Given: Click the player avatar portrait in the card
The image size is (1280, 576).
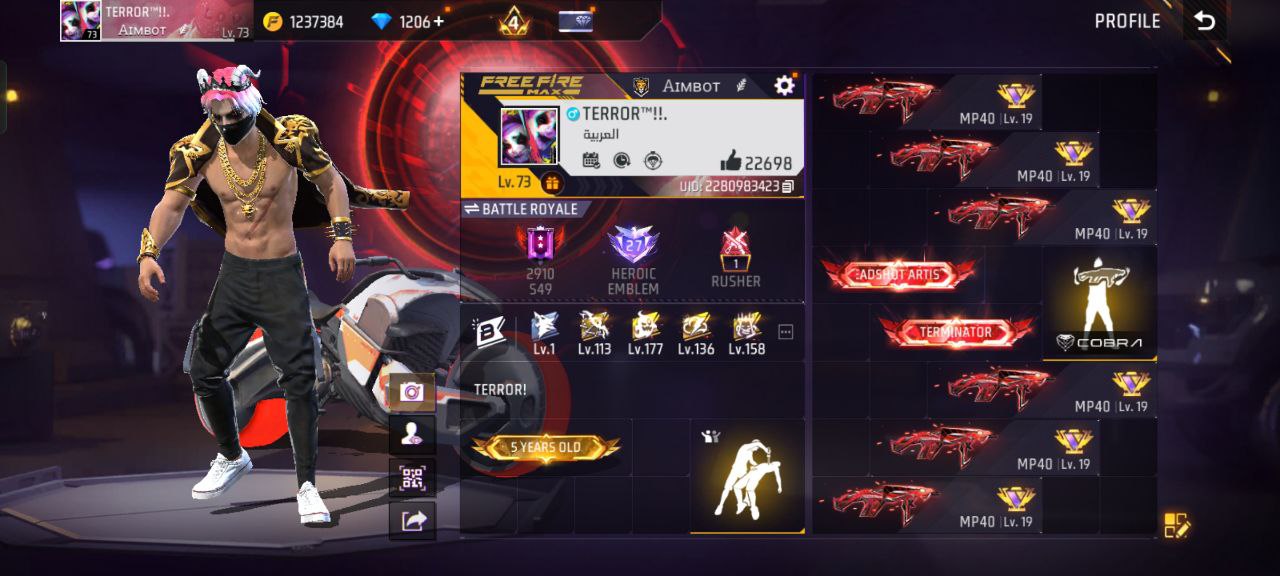Looking at the screenshot, I should [x=529, y=137].
